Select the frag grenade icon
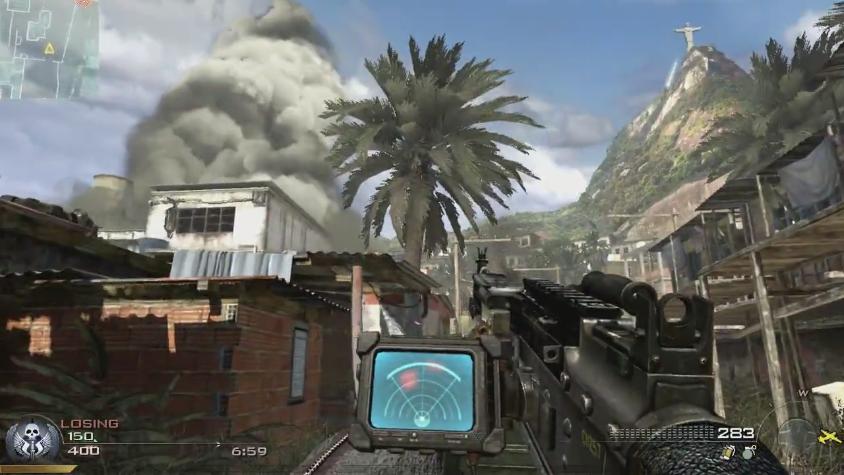 click(747, 455)
